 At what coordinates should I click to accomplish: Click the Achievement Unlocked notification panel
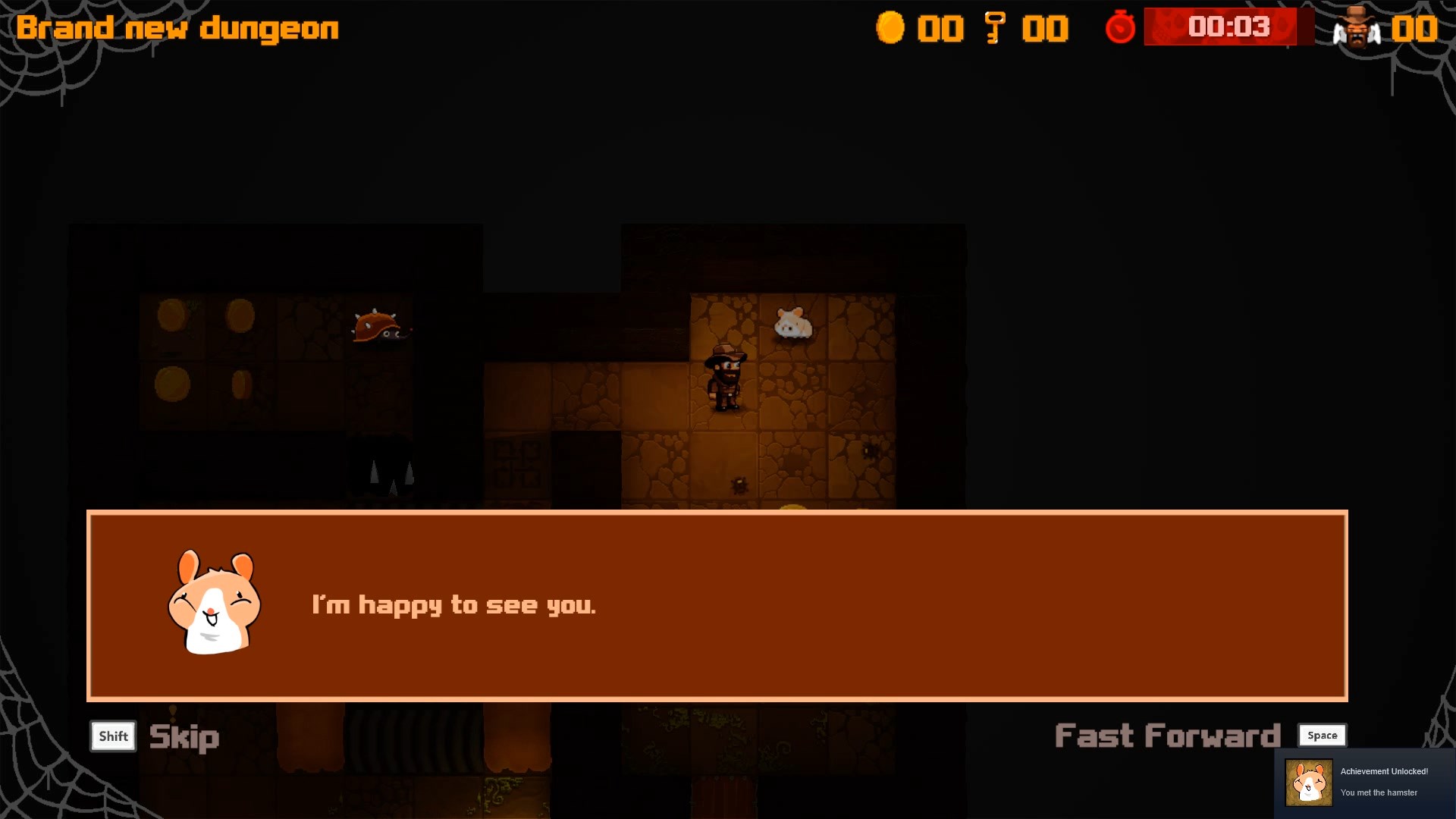click(1365, 782)
